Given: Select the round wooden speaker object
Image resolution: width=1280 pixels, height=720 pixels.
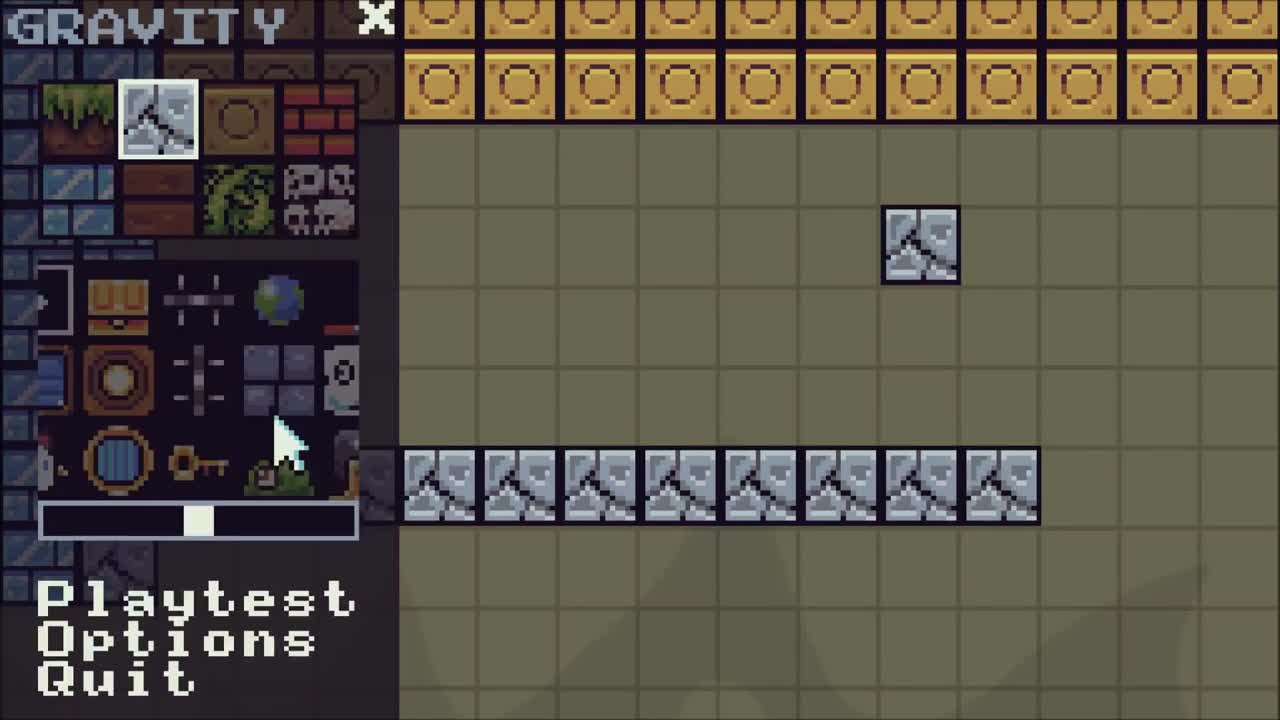Looking at the screenshot, I should tap(118, 380).
